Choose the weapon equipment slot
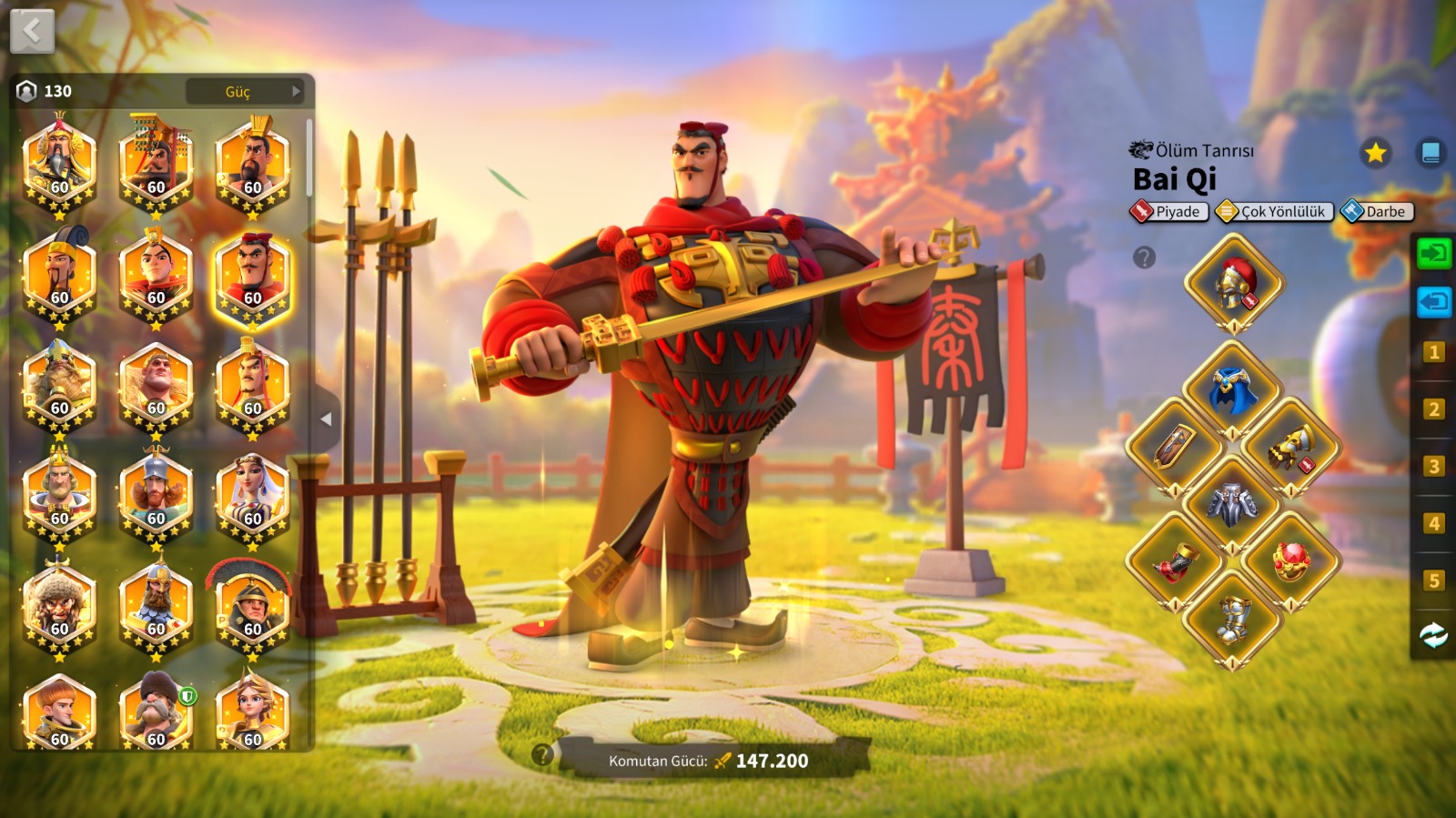The image size is (1456, 818). [1175, 448]
